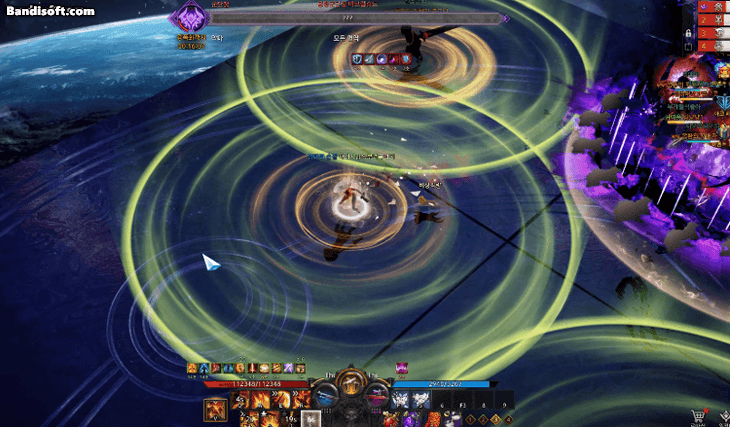The image size is (730, 427).
Task: Click the padlock icon beside the party list
Action: click(687, 33)
